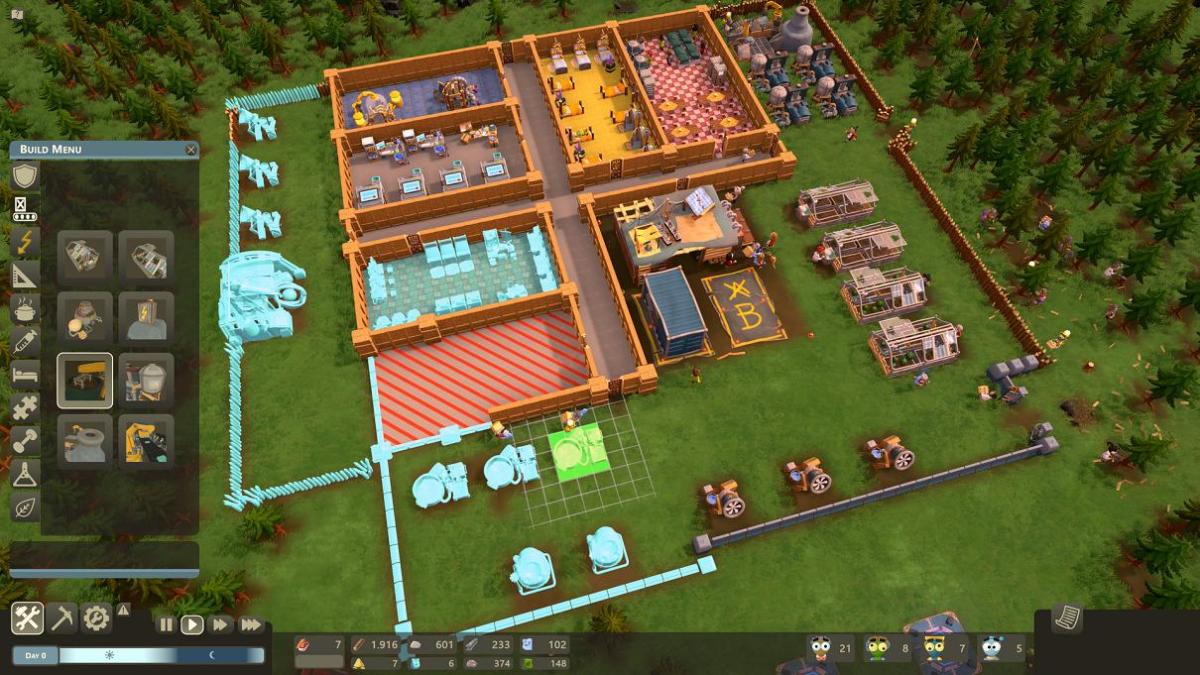Open the scroll log in bottom corner

pyautogui.click(x=1067, y=617)
